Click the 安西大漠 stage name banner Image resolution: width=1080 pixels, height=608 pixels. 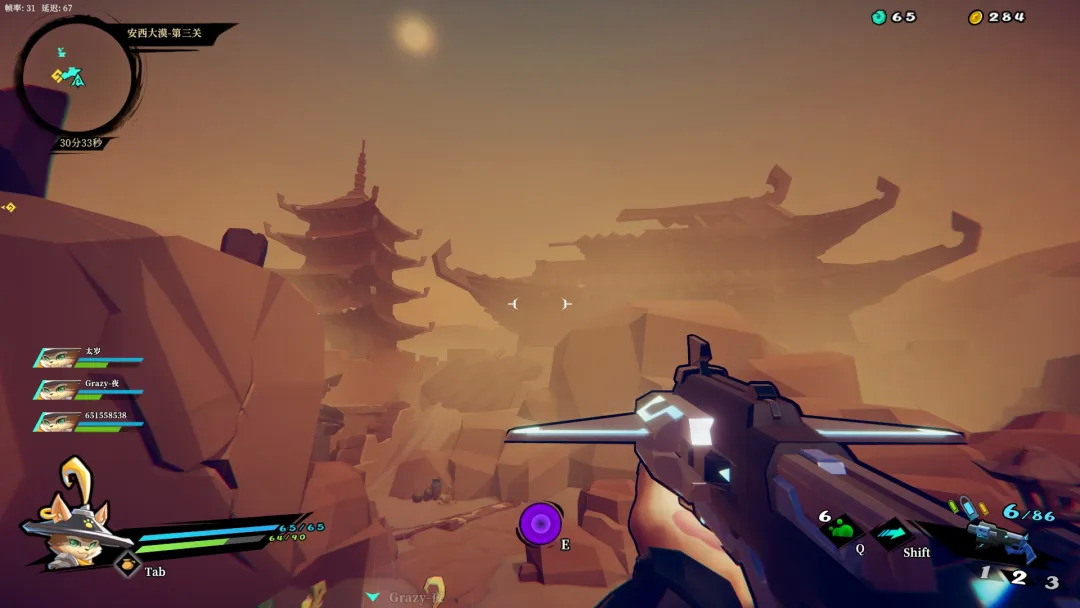point(165,33)
